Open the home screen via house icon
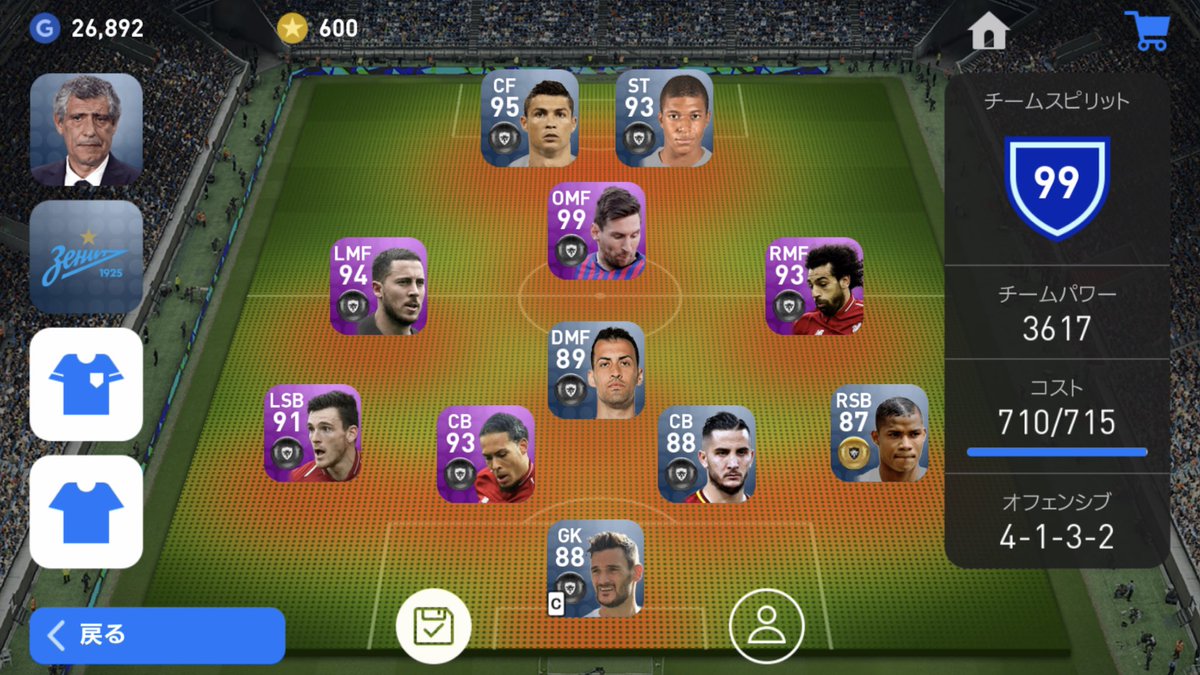1200x675 pixels. (988, 31)
